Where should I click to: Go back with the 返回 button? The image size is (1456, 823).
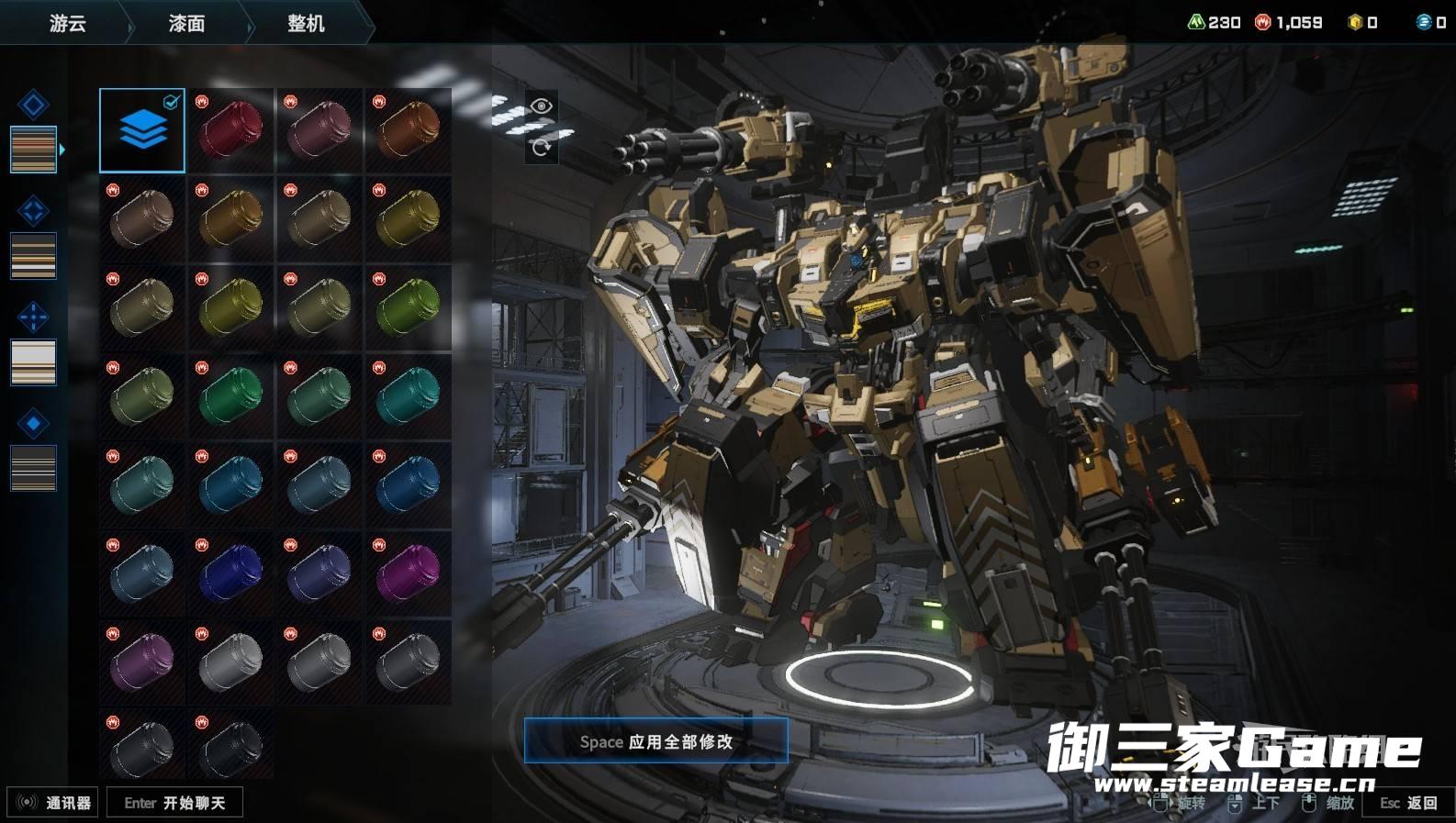tap(1408, 803)
